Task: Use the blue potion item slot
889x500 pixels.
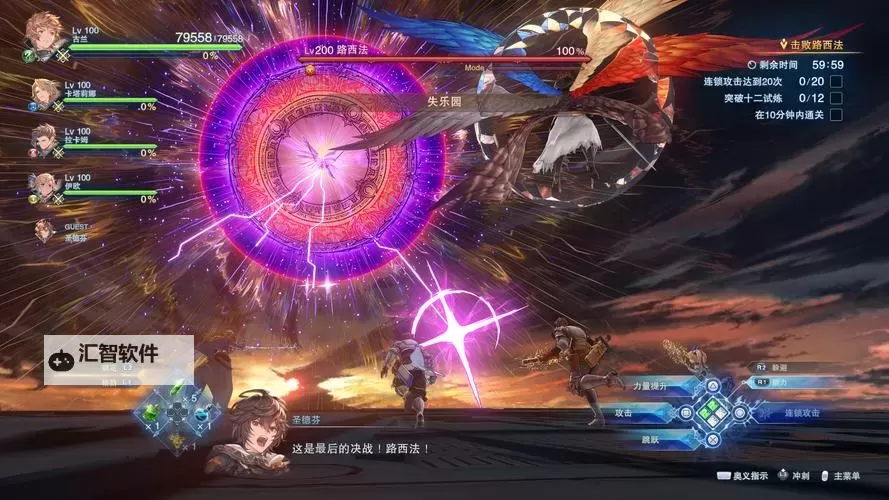Action: (201, 411)
